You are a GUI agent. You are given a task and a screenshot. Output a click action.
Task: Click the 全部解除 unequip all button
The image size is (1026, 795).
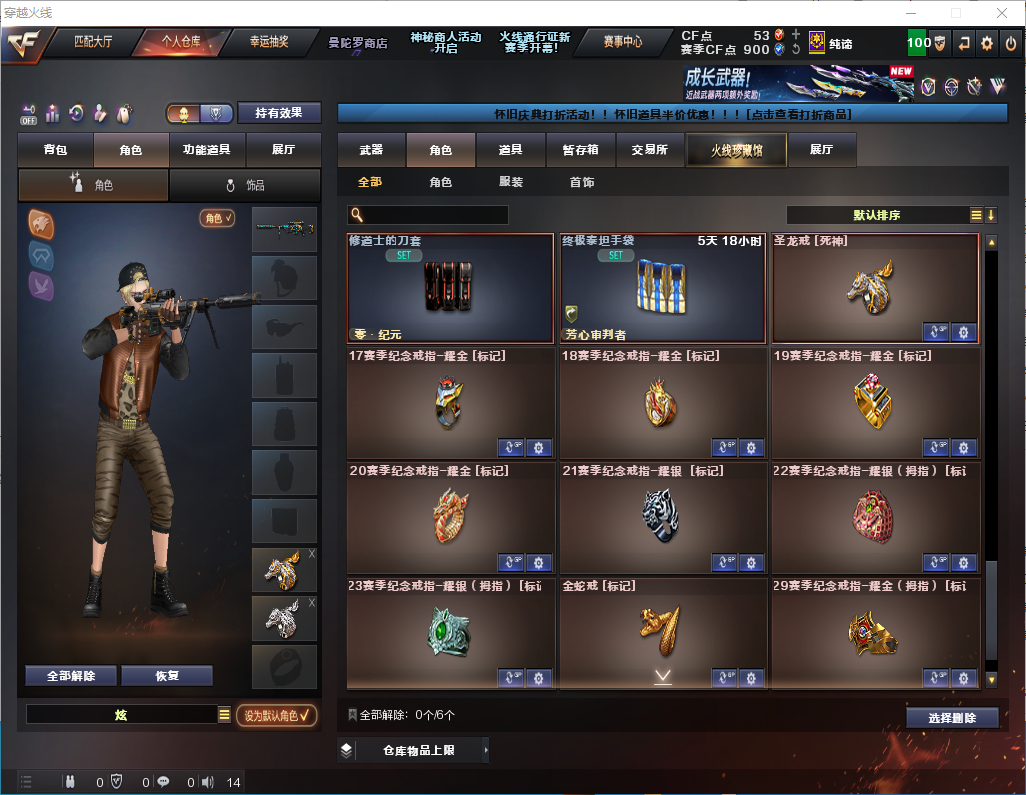[71, 675]
